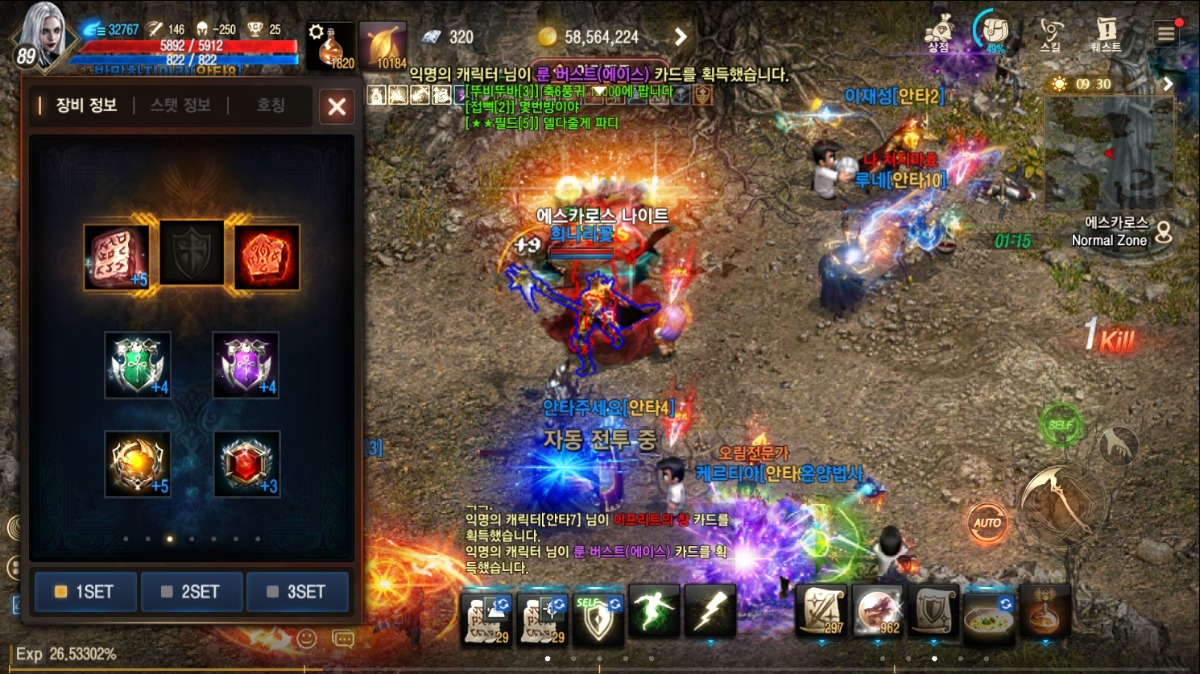Open the hamburger main menu
The height and width of the screenshot is (674, 1200).
tap(1166, 32)
